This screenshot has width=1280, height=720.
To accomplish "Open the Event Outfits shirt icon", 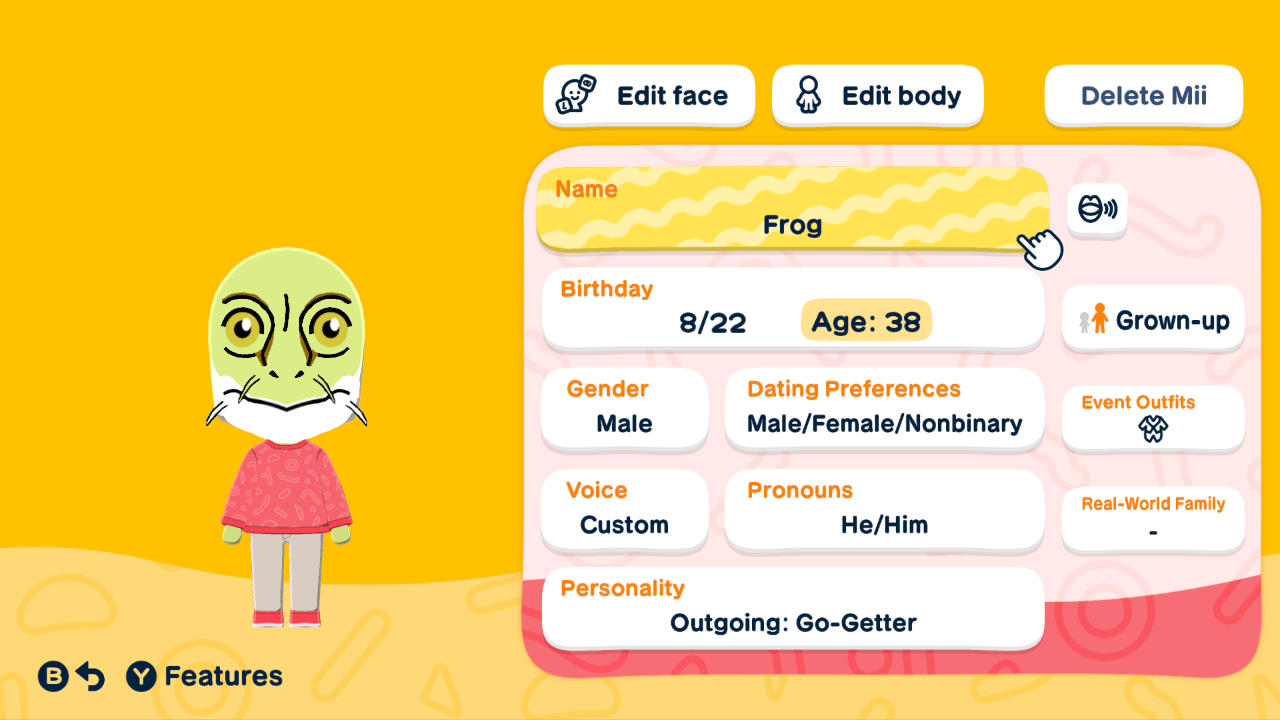I will point(1152,428).
